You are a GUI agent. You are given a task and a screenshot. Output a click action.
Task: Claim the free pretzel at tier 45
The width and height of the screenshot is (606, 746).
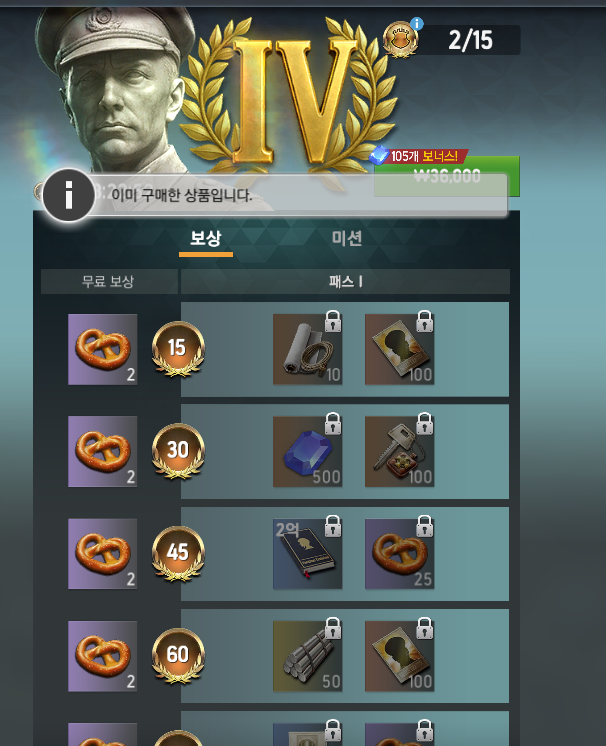[x=103, y=553]
